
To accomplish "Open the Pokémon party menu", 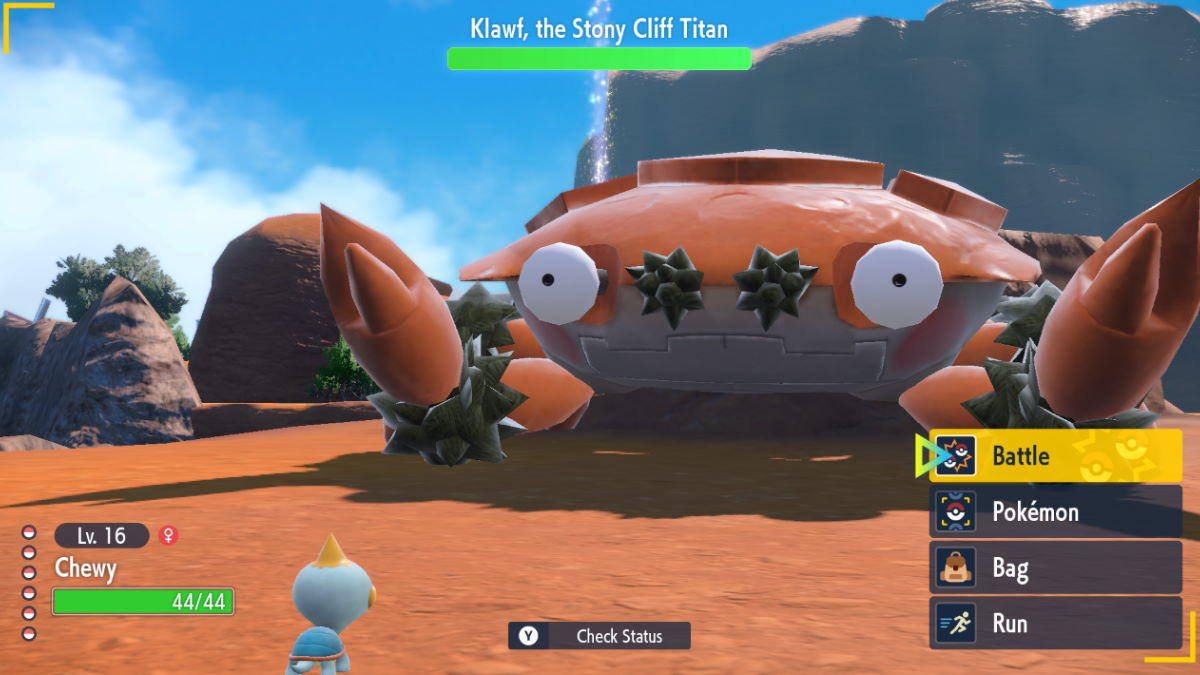I will point(1055,512).
